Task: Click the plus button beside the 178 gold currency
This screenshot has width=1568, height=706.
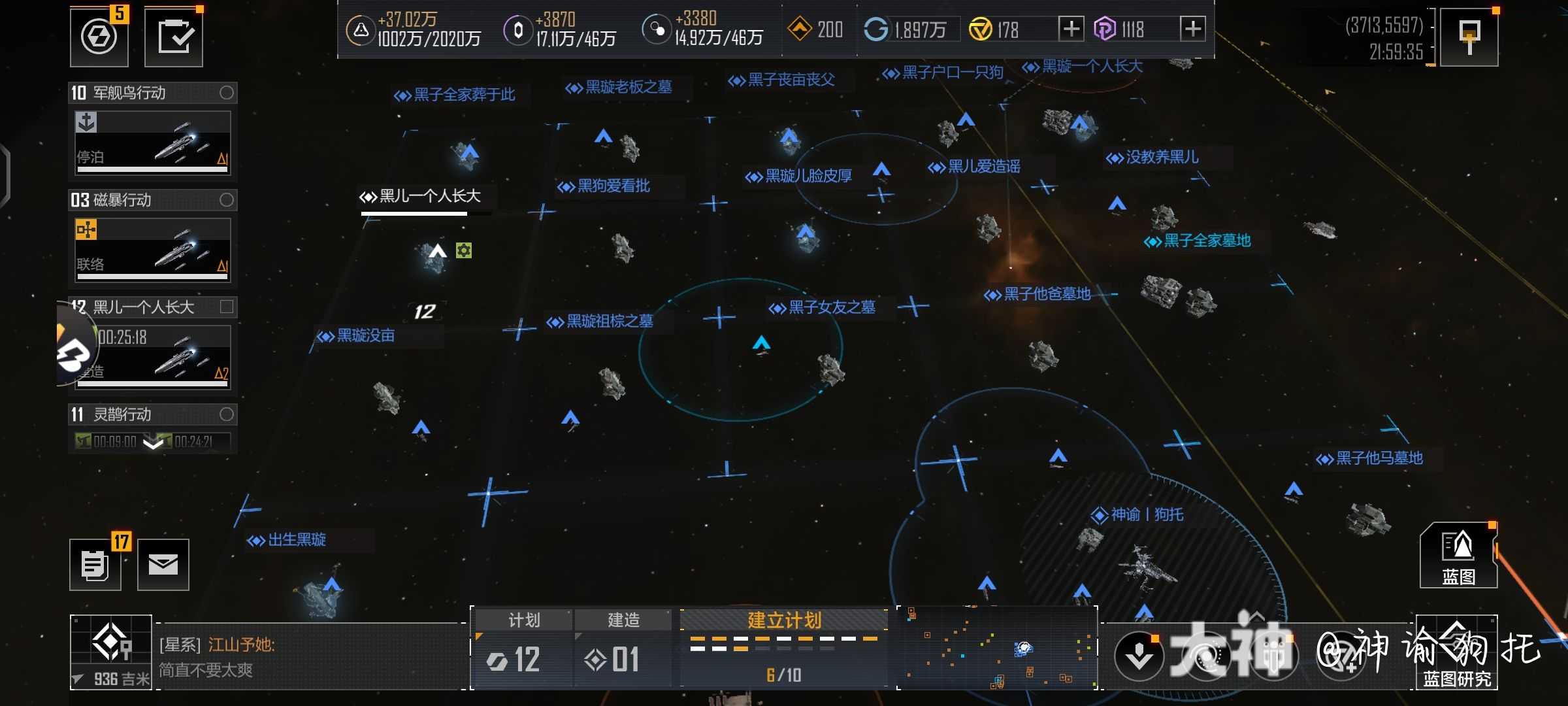Action: pyautogui.click(x=1070, y=29)
